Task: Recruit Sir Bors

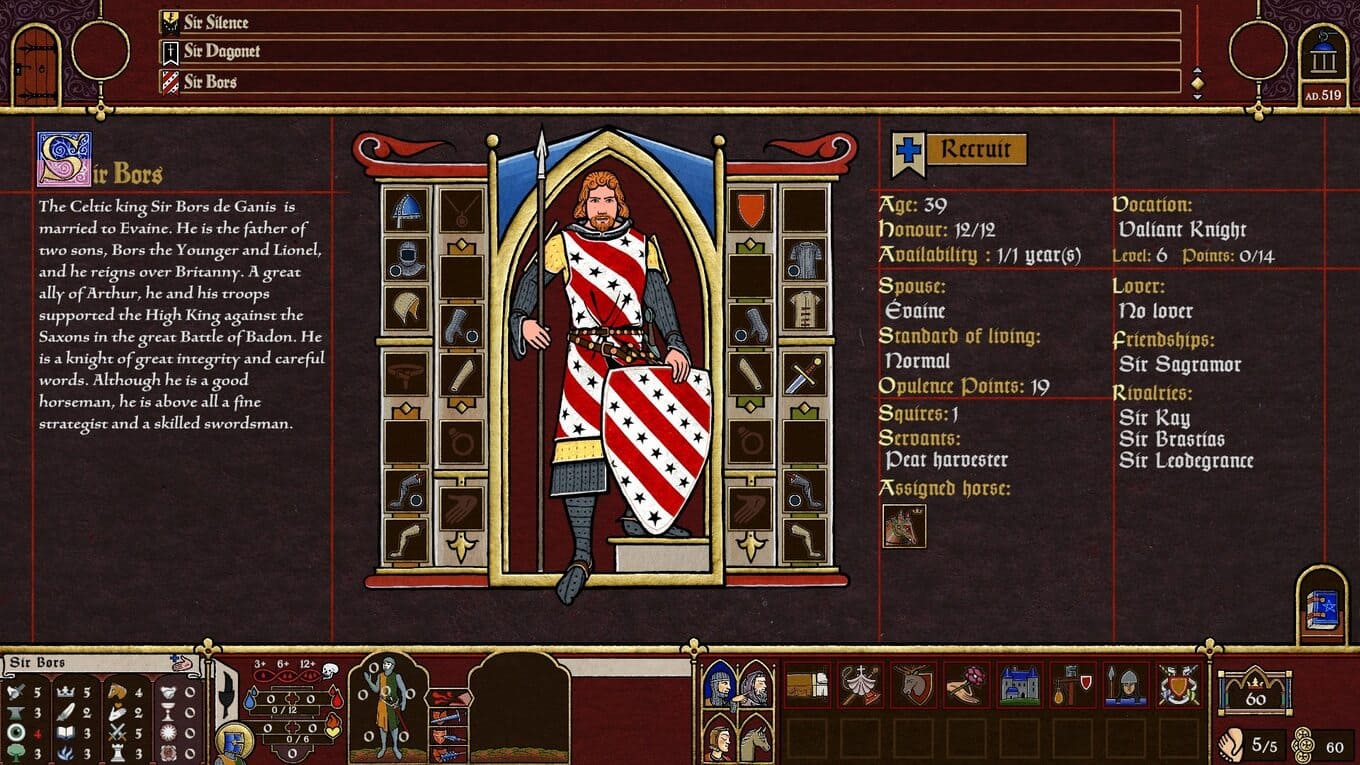Action: [975, 150]
